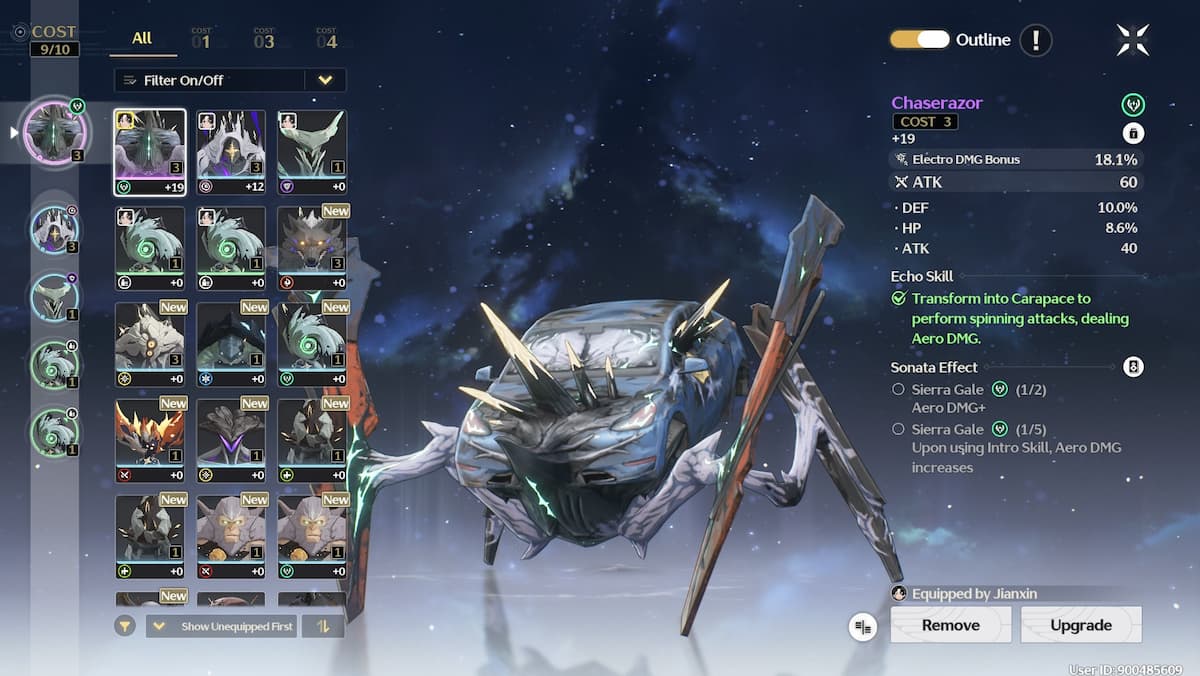Switch to the Cost 4 tab
The width and height of the screenshot is (1200, 676).
(326, 39)
